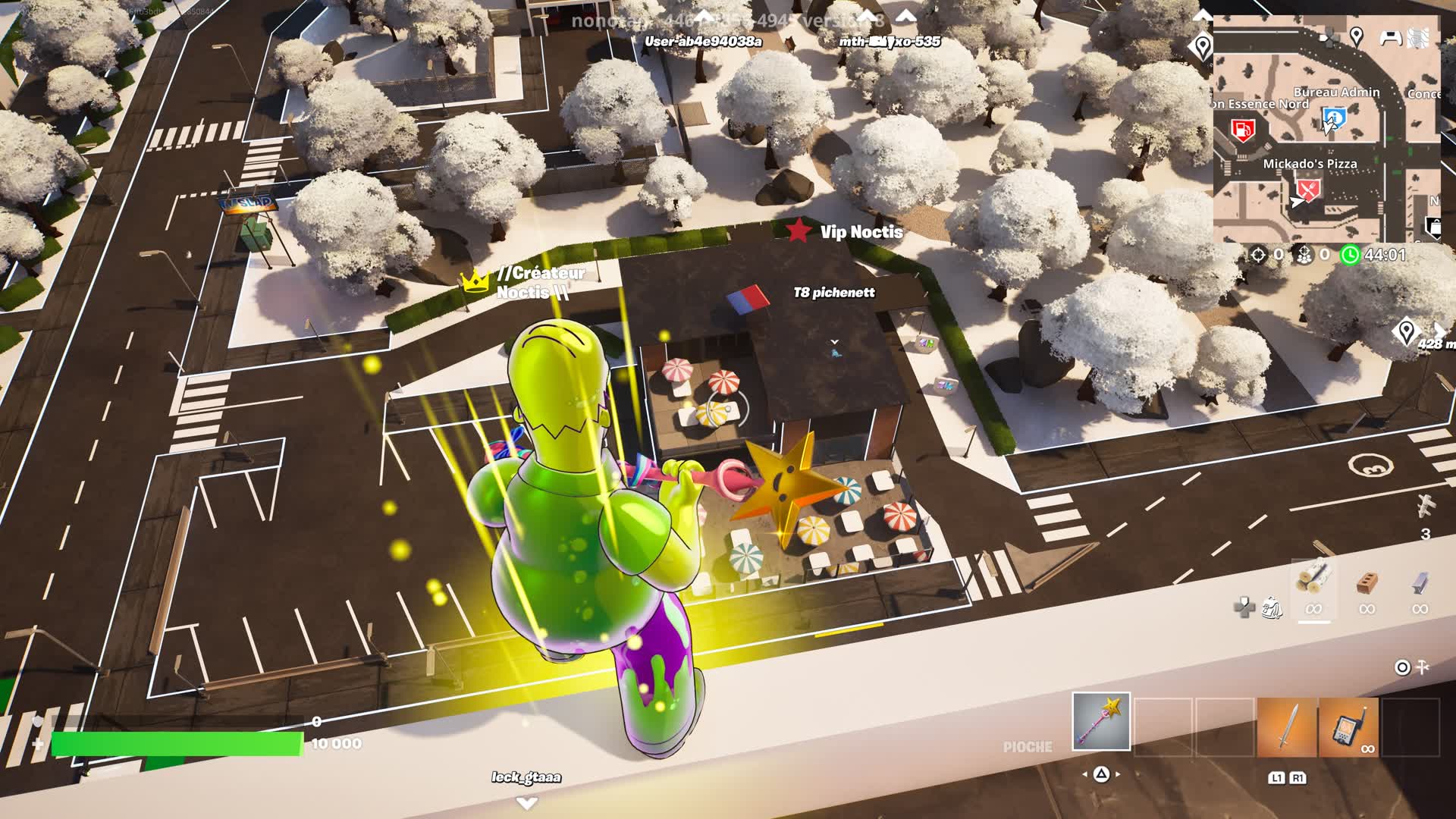The height and width of the screenshot is (819, 1456).
Task: Choose the handheld radio device slot
Action: (1348, 727)
